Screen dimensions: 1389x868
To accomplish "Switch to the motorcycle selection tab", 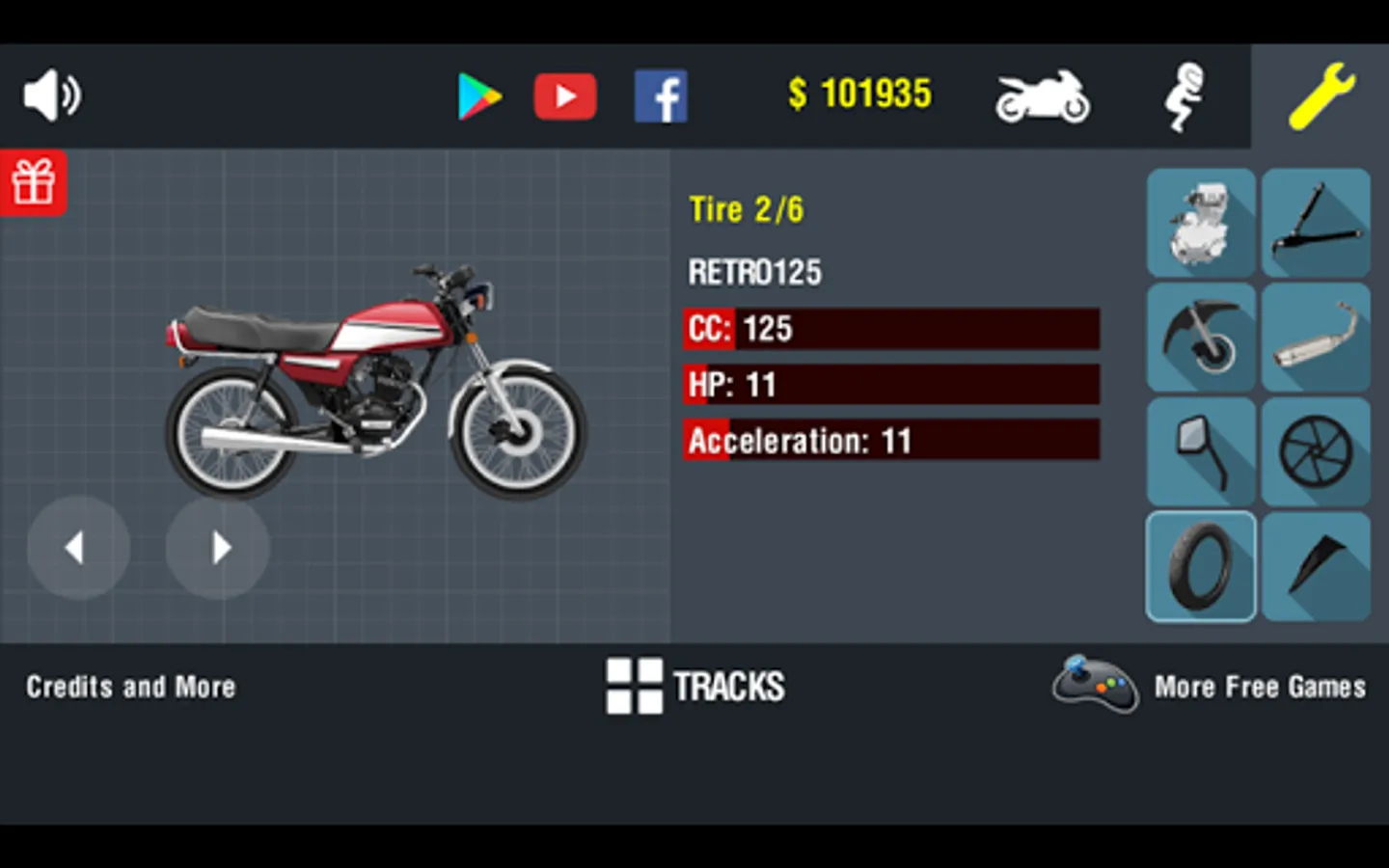I will (1042, 95).
